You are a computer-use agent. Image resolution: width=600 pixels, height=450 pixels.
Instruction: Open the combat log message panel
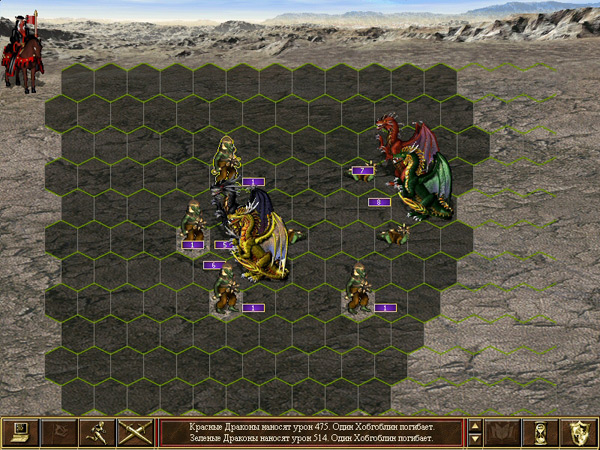[310, 432]
